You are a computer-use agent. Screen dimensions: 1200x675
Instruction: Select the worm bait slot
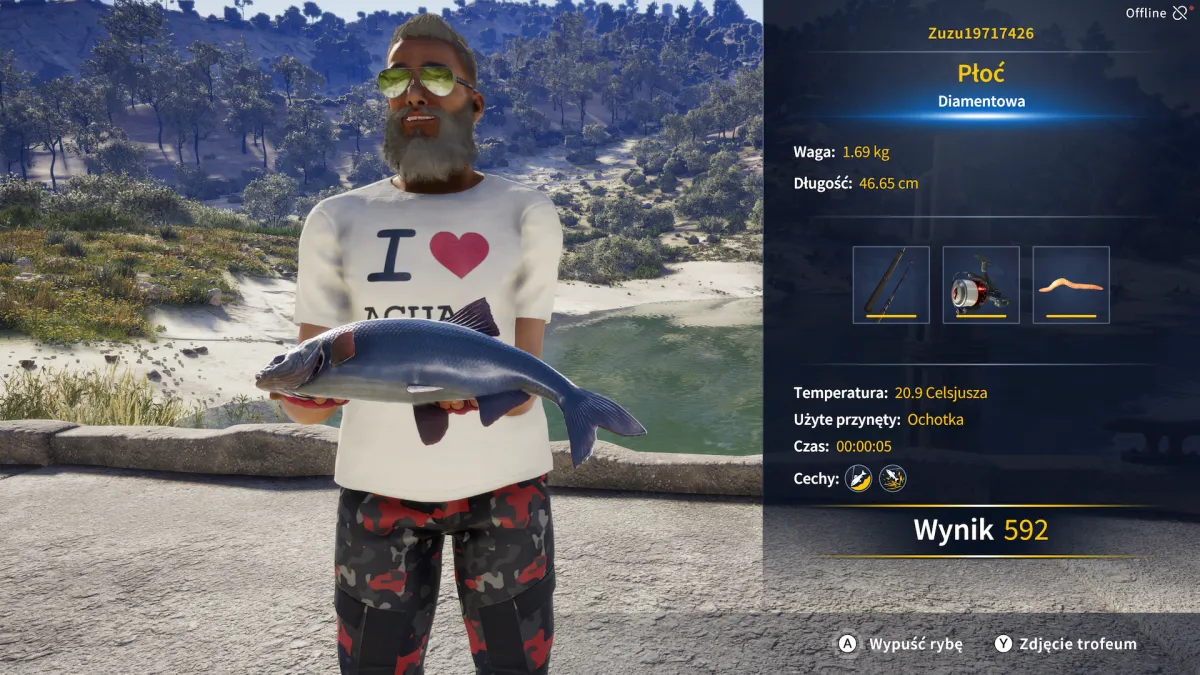coord(1071,285)
